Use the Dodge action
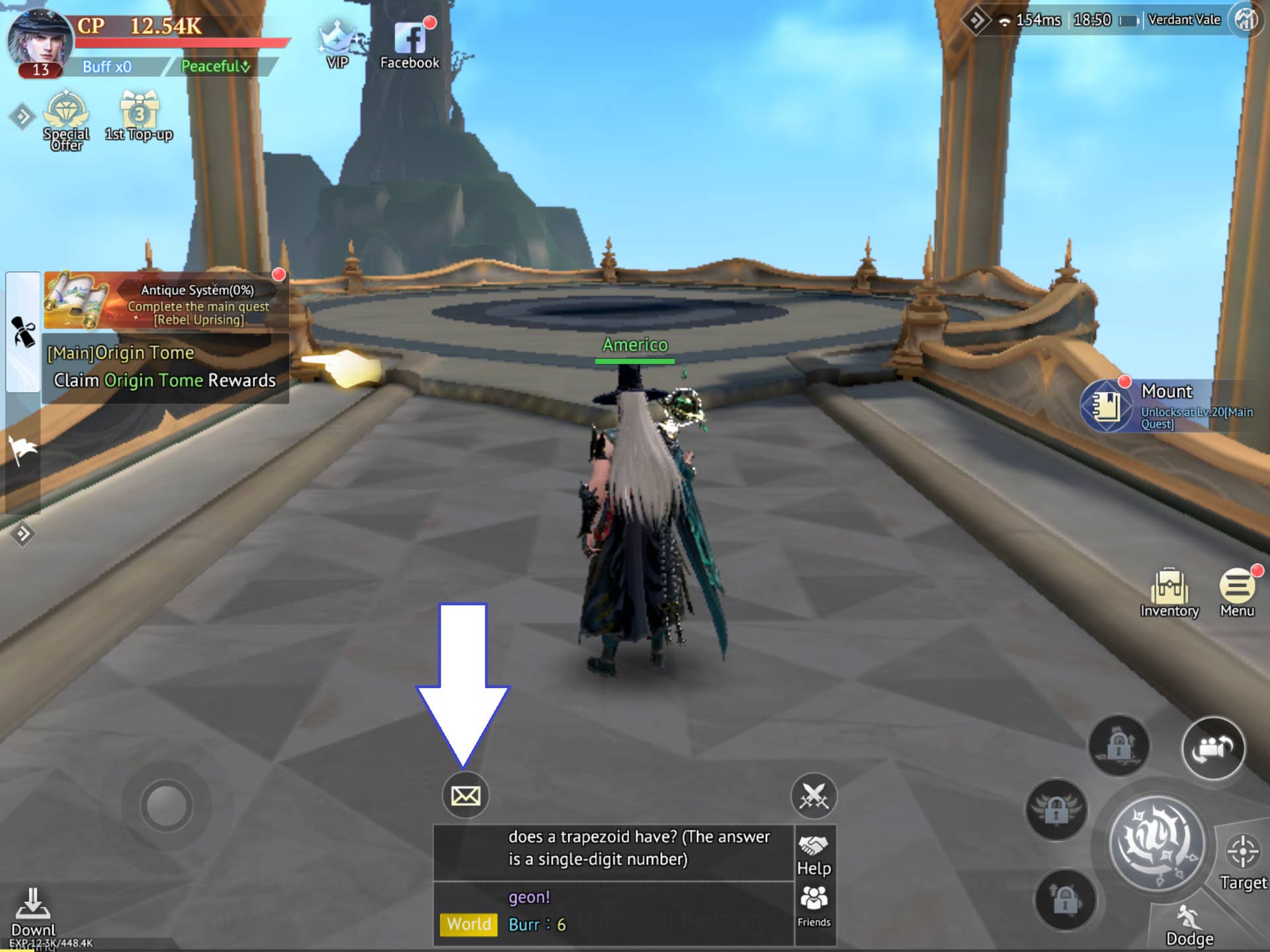The height and width of the screenshot is (952, 1270). tap(1189, 927)
